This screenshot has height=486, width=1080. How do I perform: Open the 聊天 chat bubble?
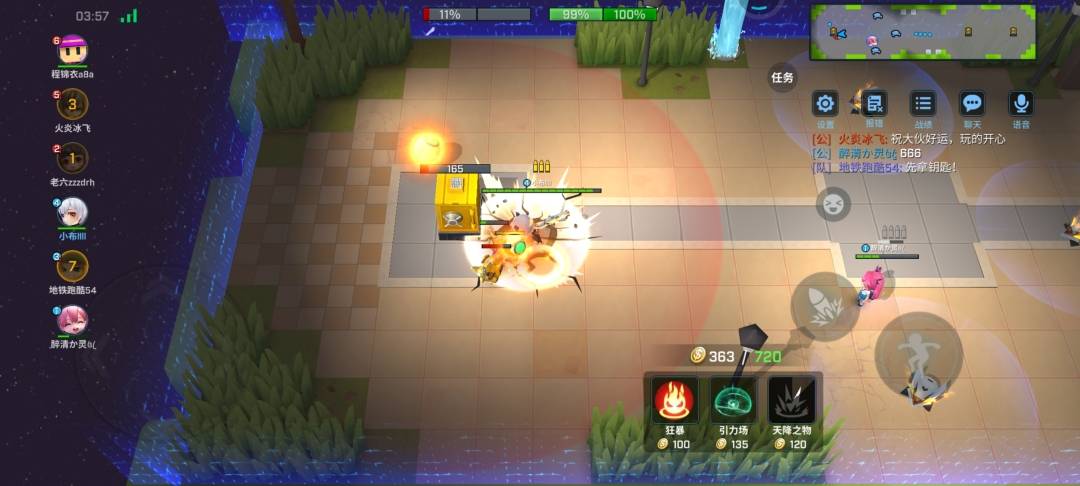[x=971, y=103]
